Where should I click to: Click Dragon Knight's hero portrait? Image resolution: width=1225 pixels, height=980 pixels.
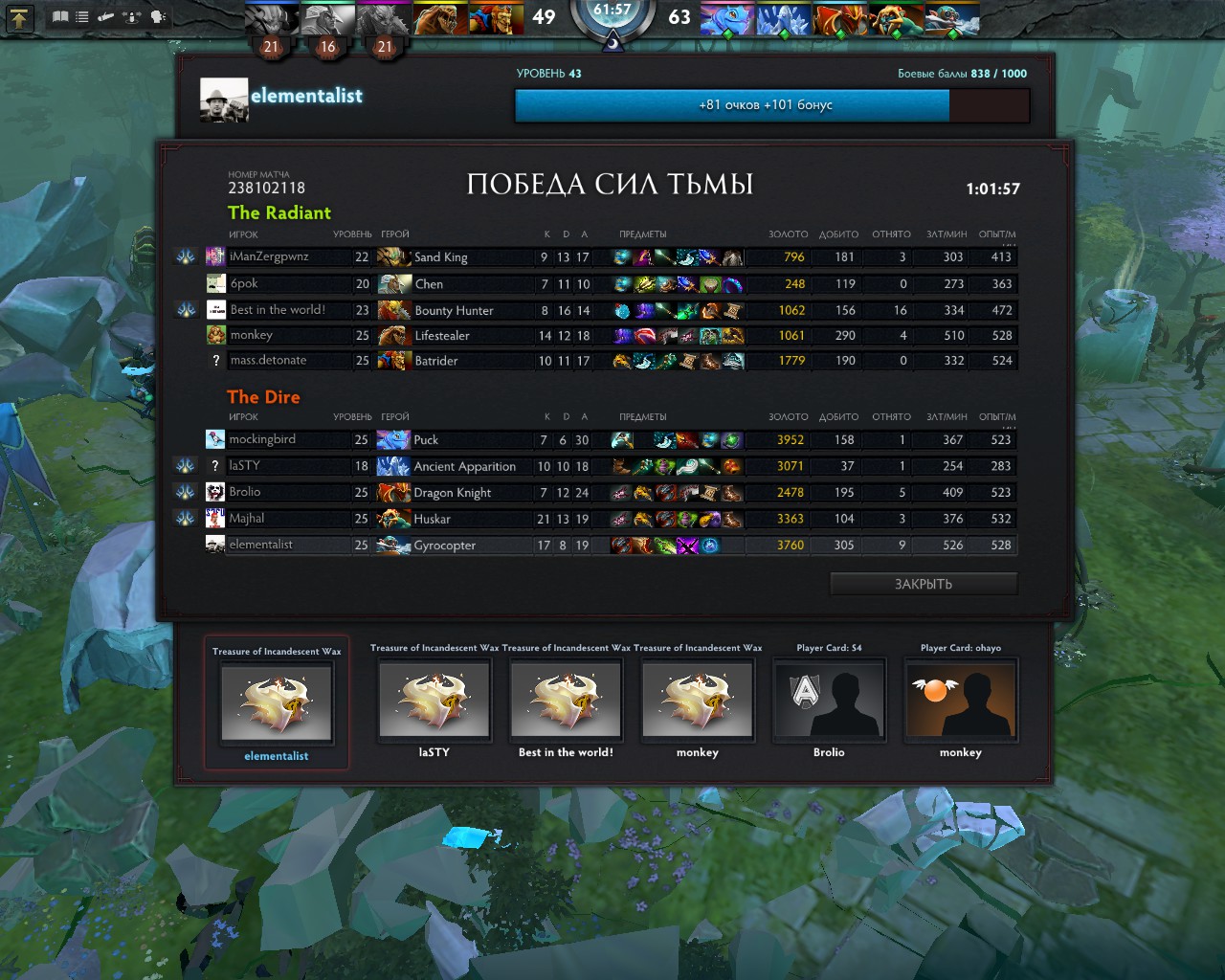(395, 492)
